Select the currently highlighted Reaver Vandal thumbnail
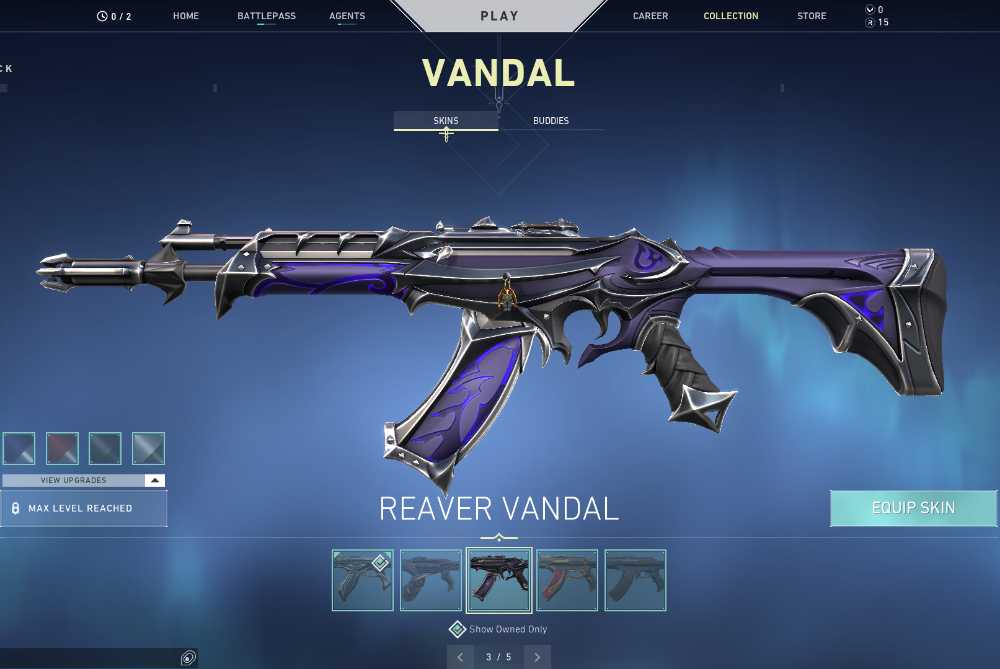 [x=499, y=580]
